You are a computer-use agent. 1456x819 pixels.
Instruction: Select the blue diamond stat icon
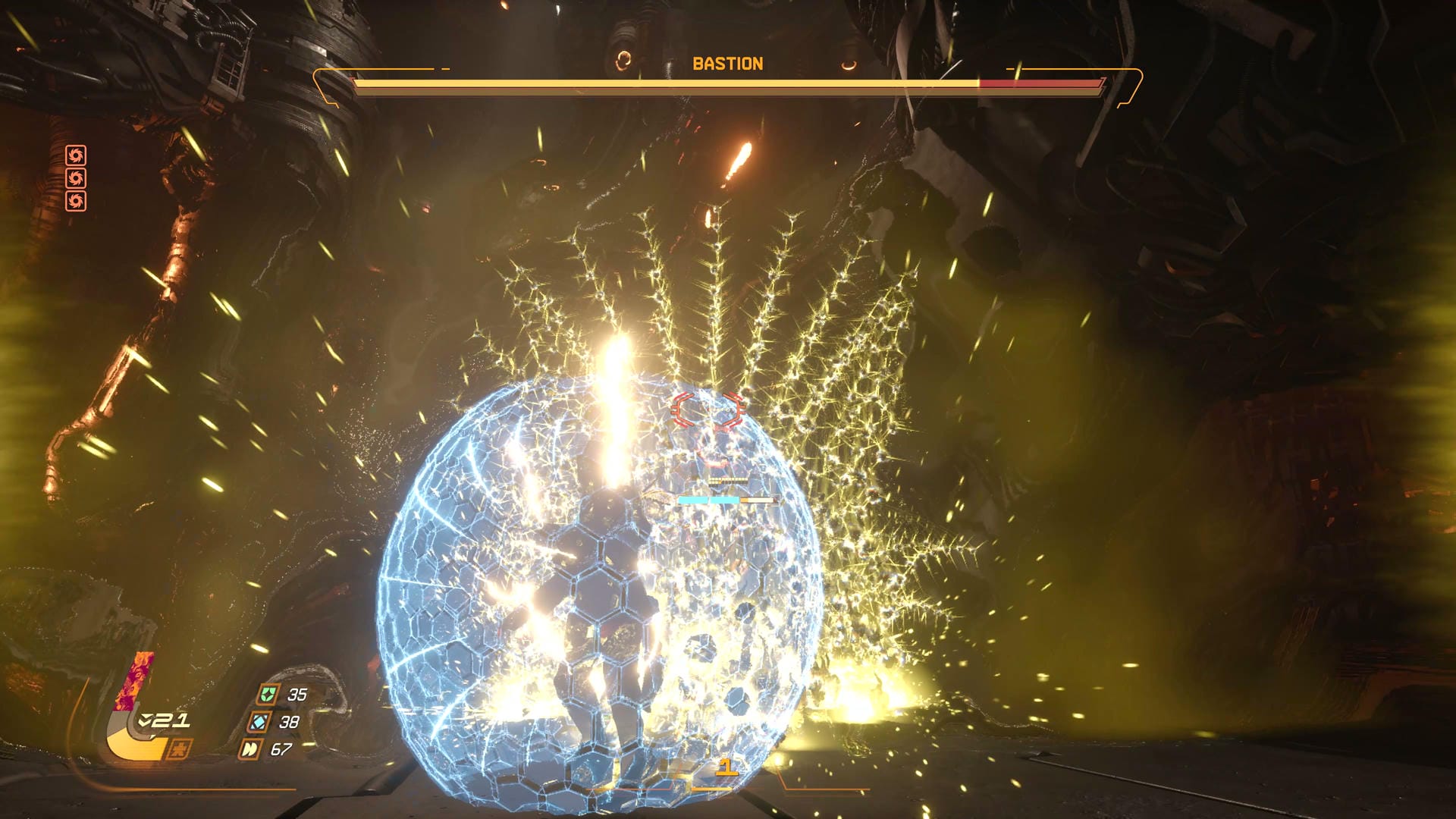pos(259,722)
